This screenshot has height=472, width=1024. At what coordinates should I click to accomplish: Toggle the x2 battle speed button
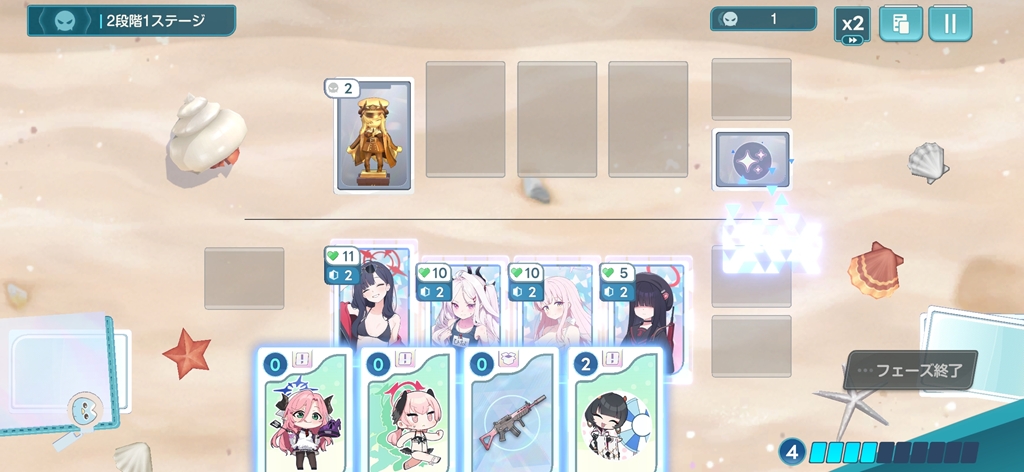[852, 25]
